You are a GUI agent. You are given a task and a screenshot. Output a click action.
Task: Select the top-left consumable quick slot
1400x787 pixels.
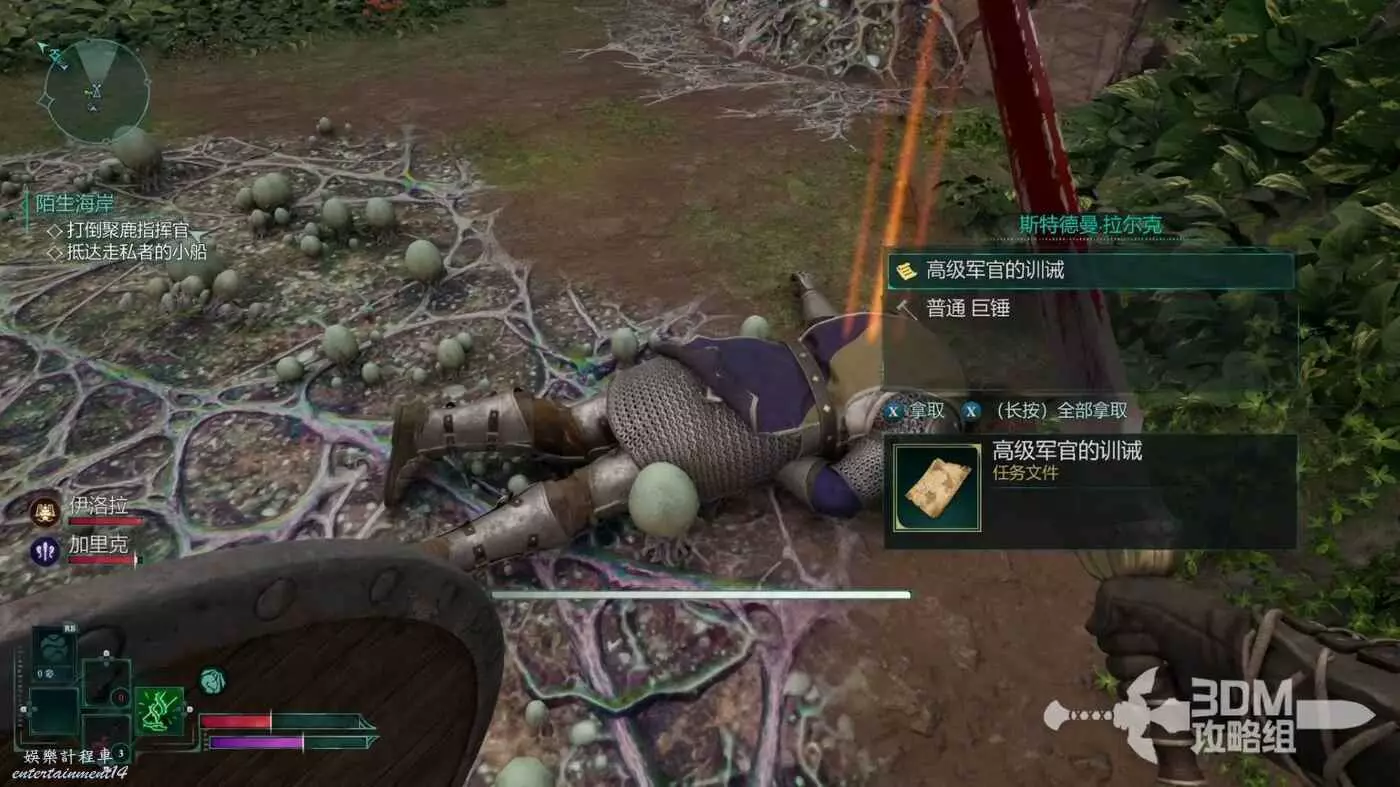coord(54,651)
